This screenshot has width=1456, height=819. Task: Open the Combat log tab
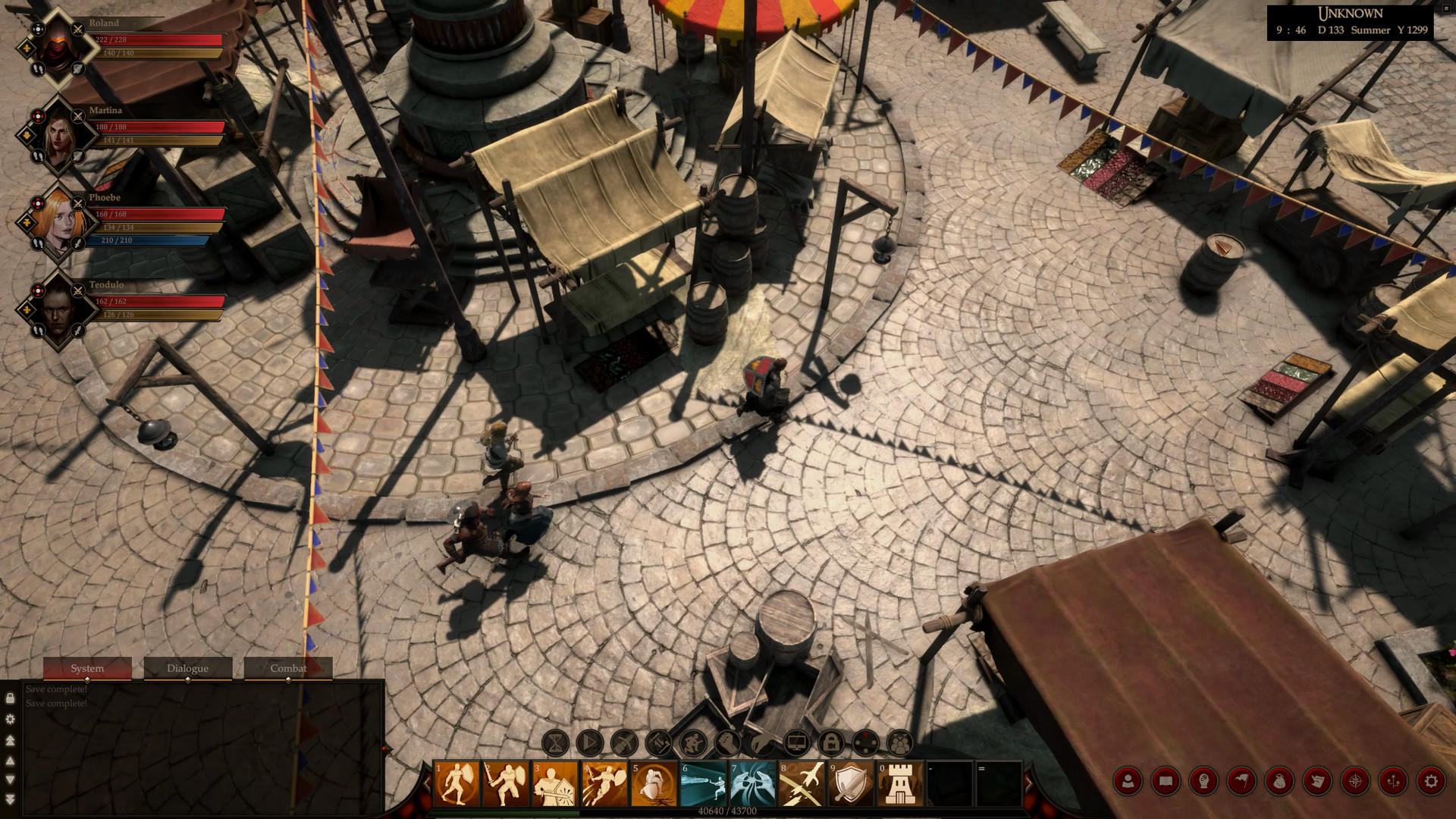[288, 668]
